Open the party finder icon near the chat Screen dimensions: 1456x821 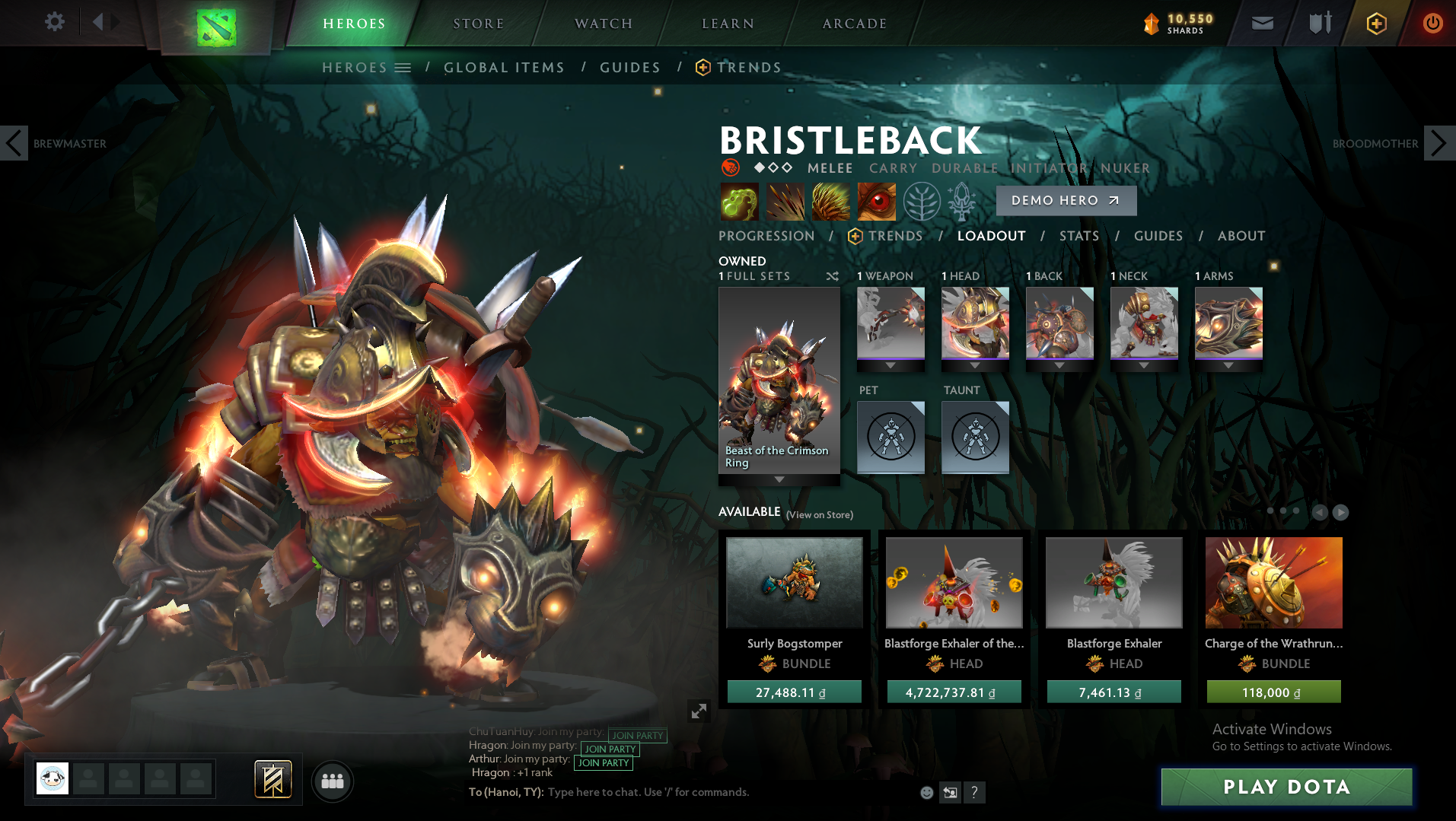[332, 781]
